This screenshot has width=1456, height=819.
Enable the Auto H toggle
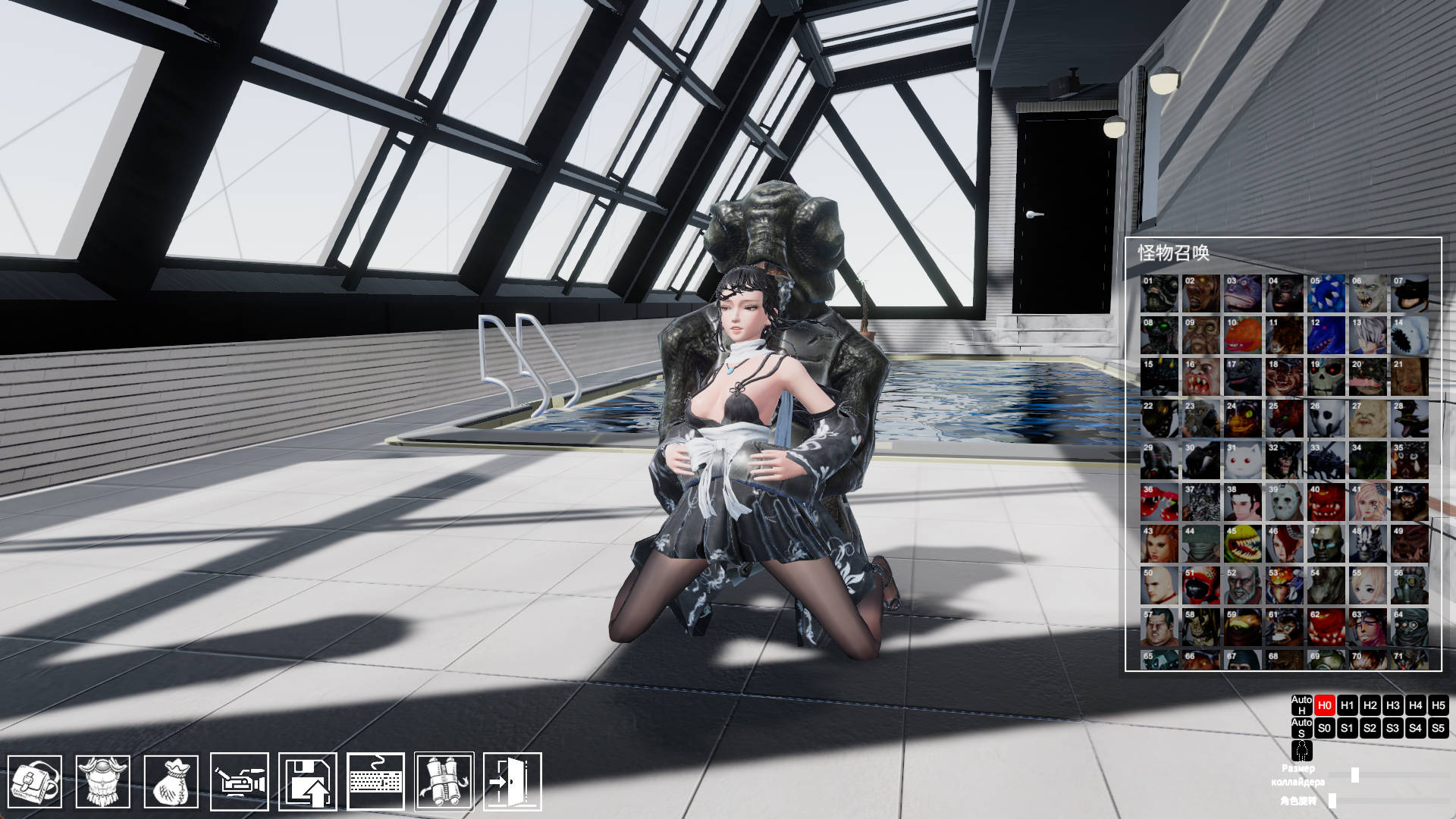coord(1300,705)
